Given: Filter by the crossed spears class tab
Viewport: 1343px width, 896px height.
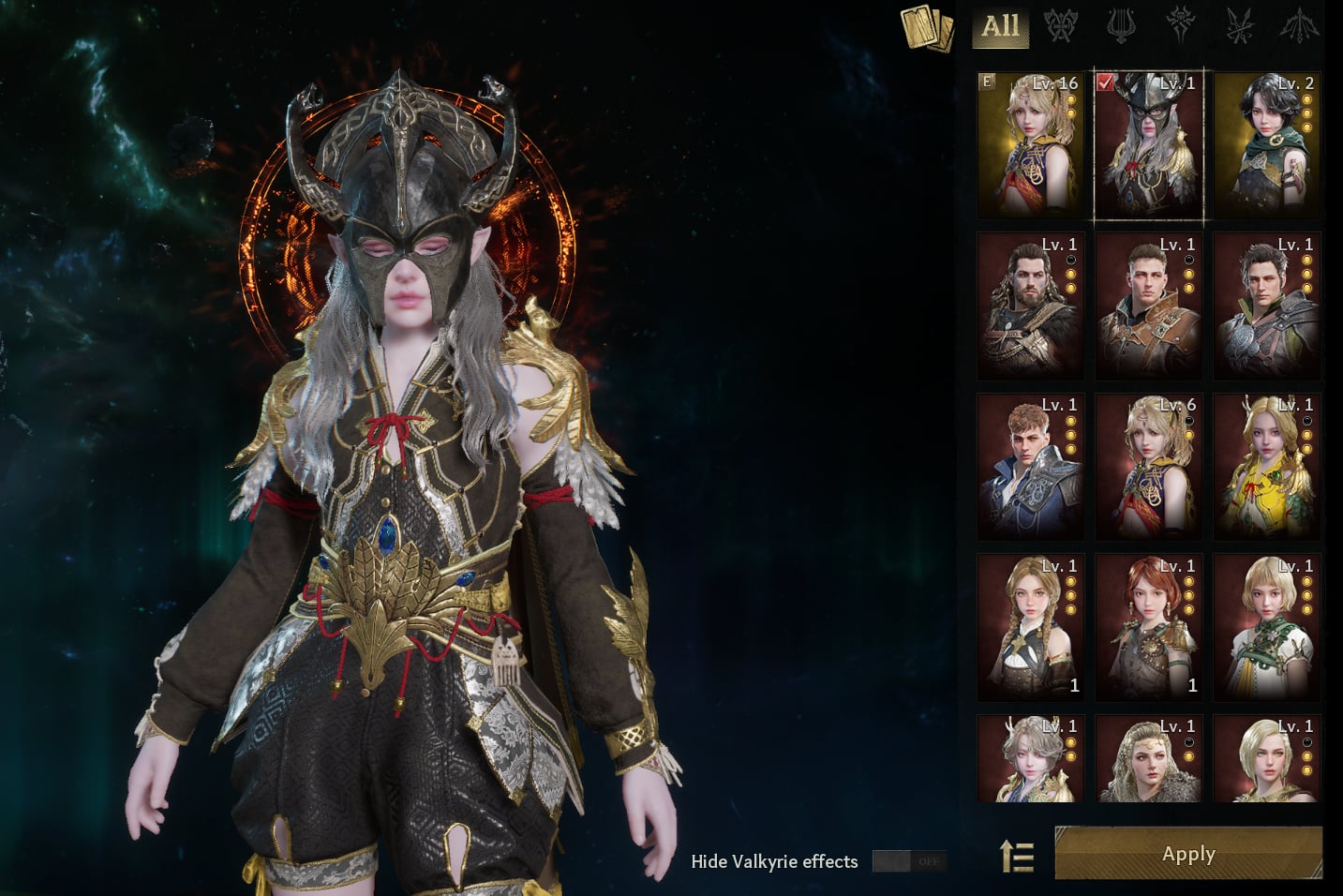Looking at the screenshot, I should tap(1239, 26).
